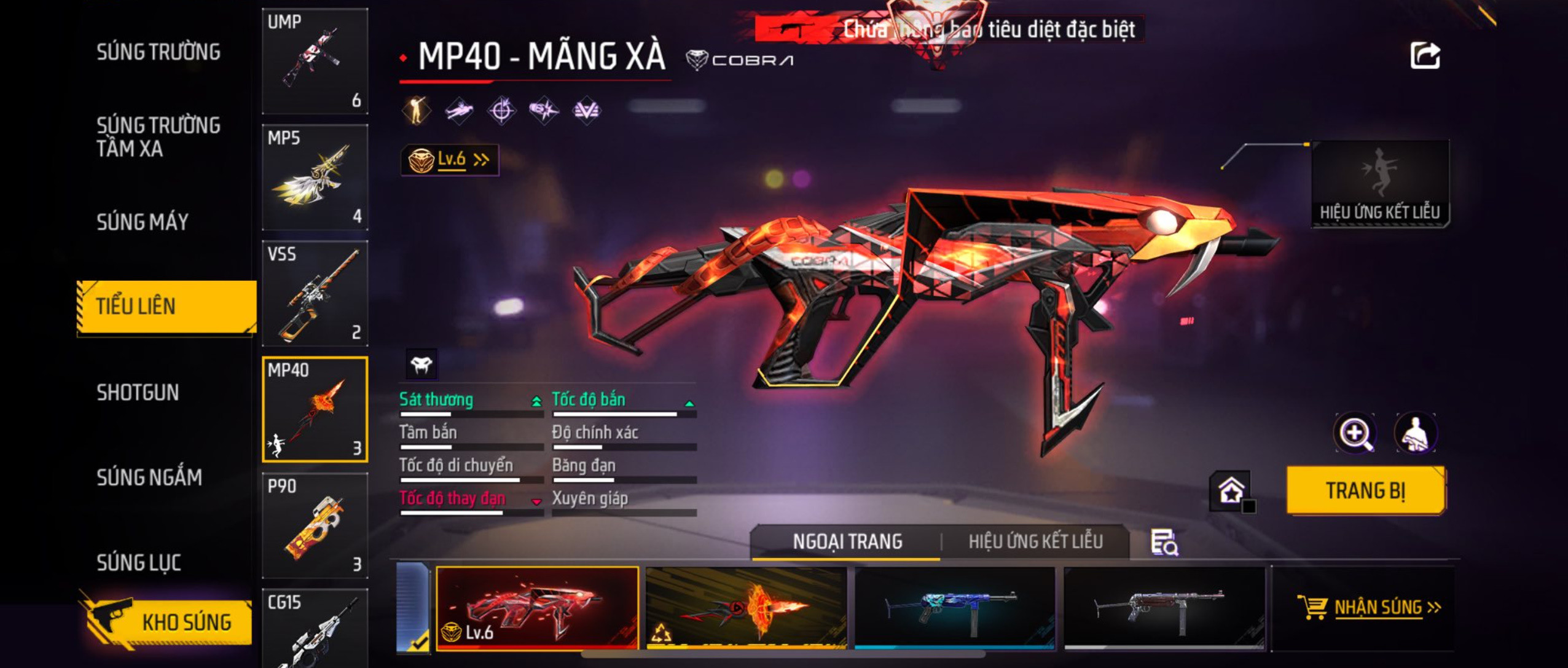Choose the Súng Ngắm category

click(149, 477)
